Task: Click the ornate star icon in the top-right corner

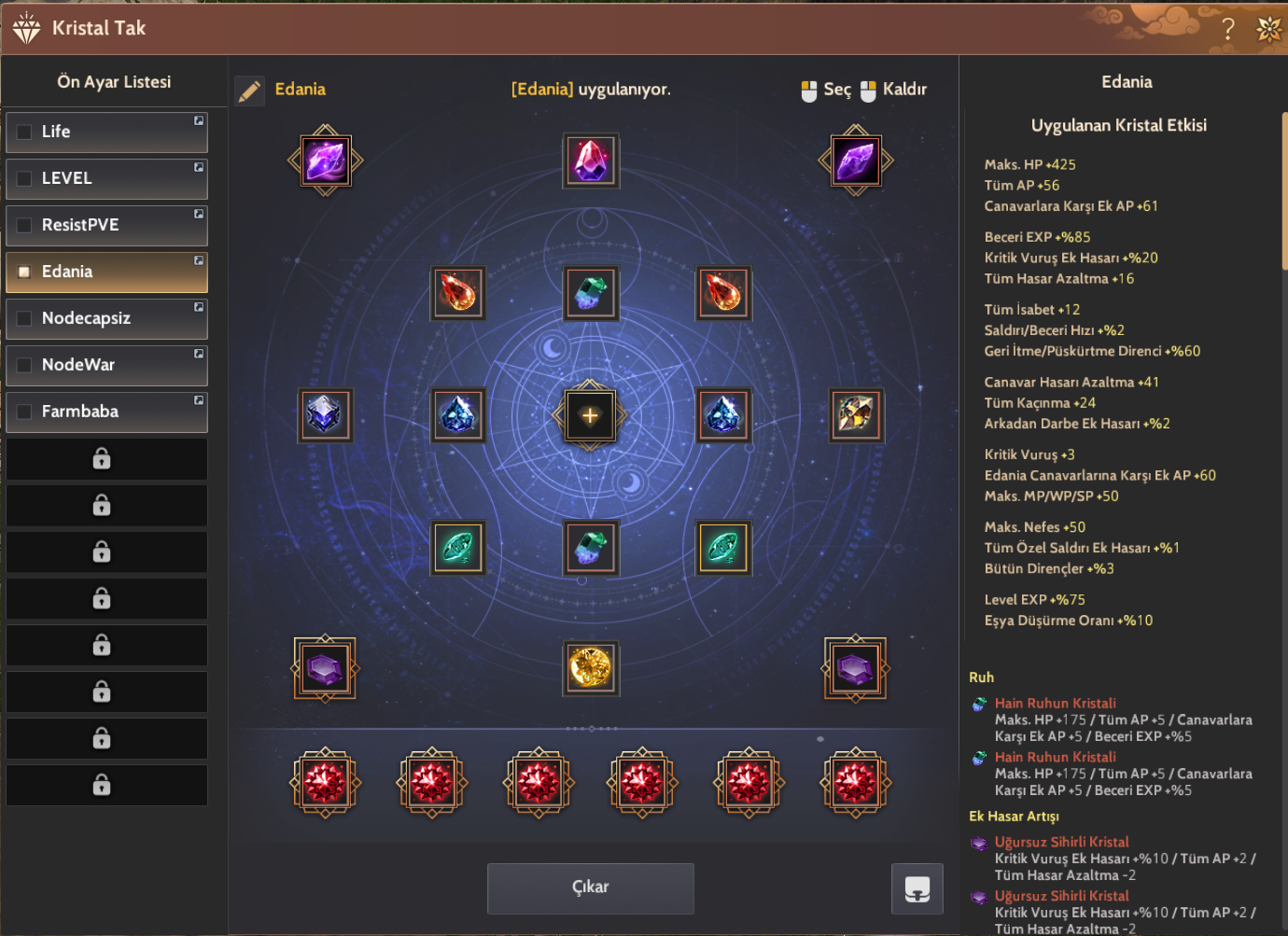Action: [x=1269, y=29]
